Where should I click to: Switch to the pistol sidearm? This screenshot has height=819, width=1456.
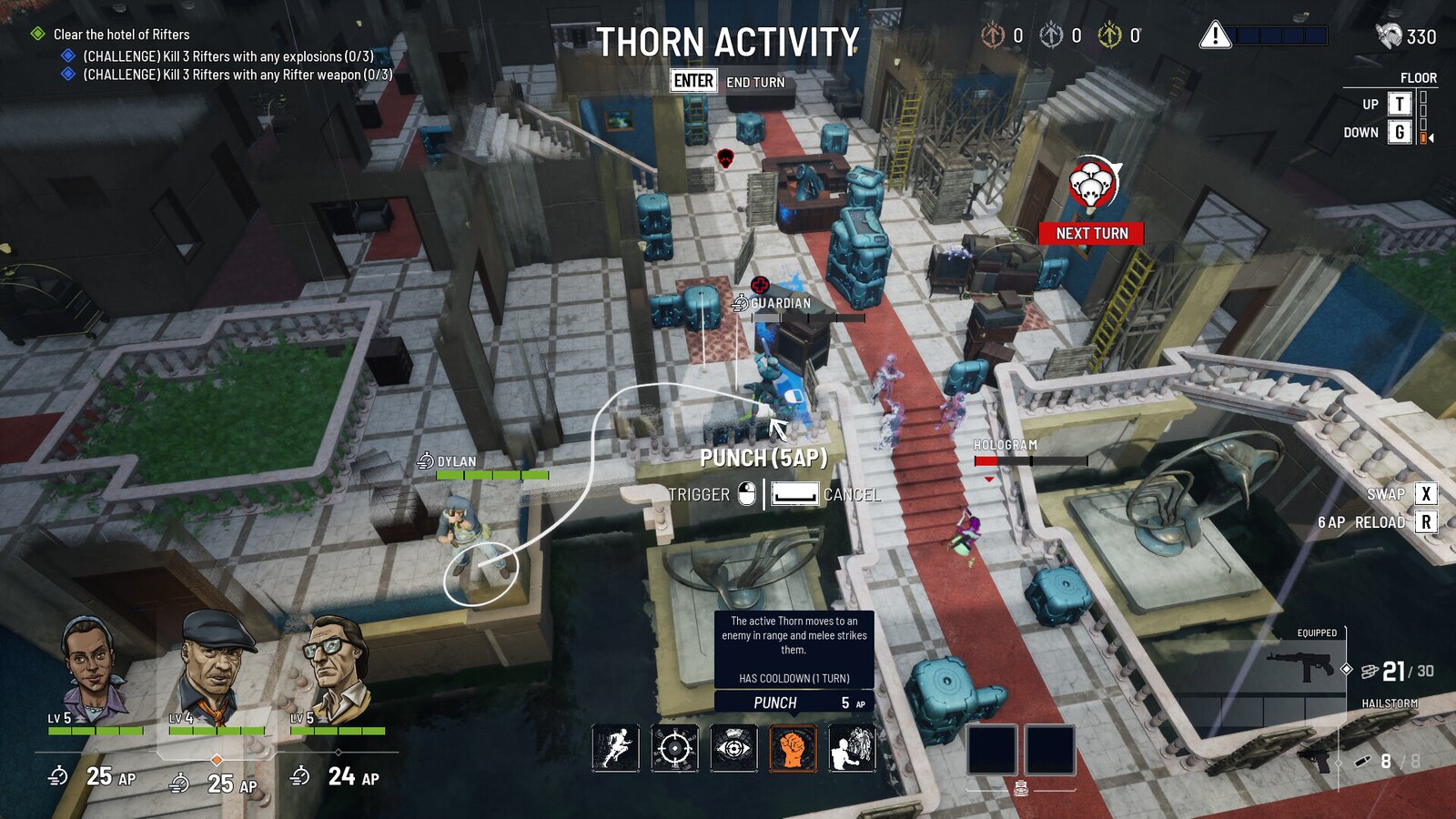[1315, 759]
